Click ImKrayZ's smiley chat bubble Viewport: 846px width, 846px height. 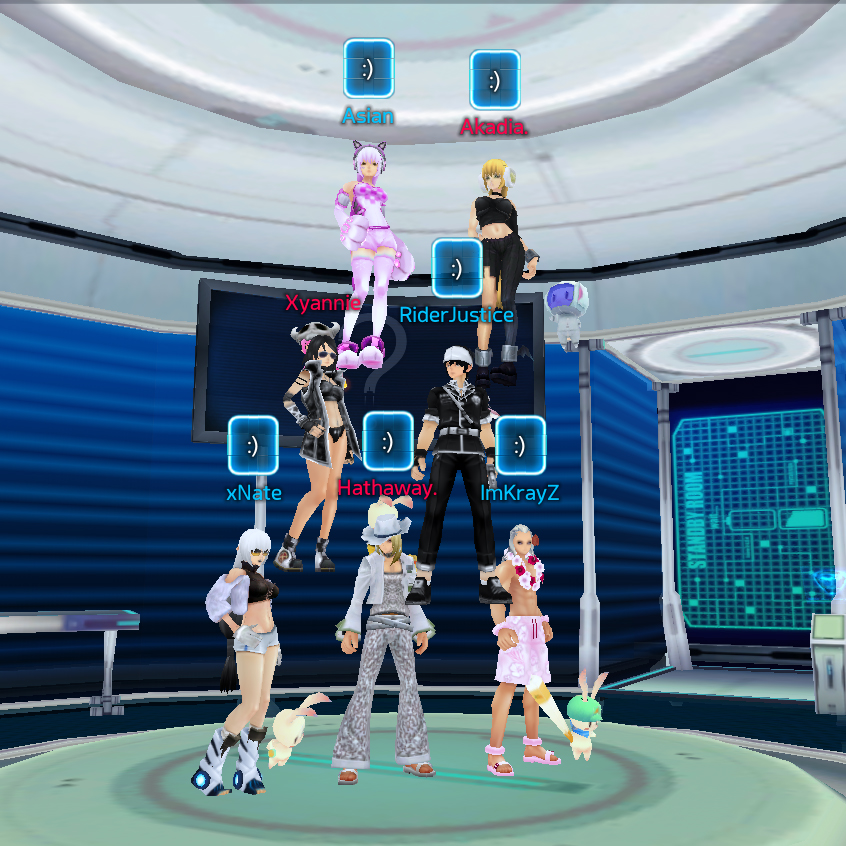(x=520, y=445)
